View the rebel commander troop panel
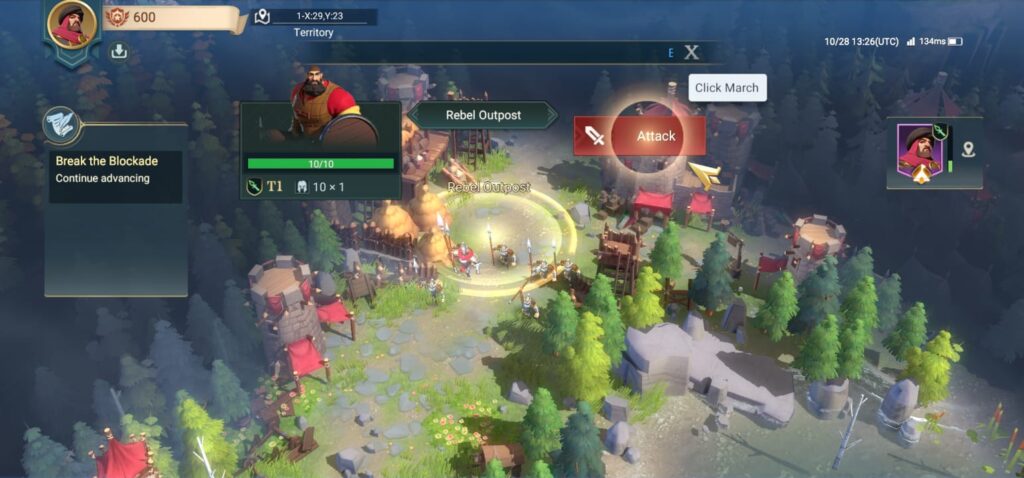The image size is (1024, 478). click(x=320, y=150)
